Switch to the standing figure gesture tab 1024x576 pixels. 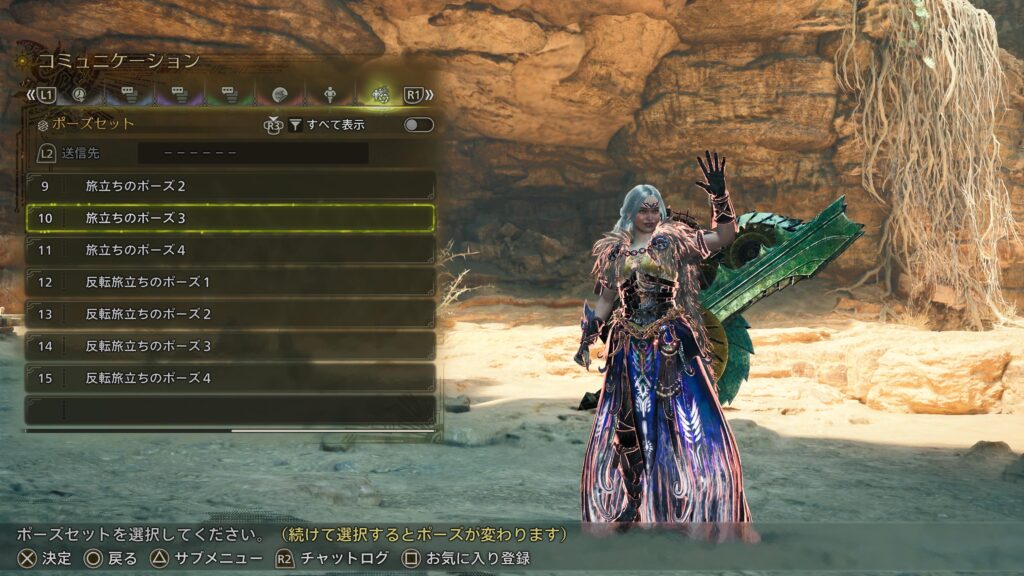tap(330, 95)
